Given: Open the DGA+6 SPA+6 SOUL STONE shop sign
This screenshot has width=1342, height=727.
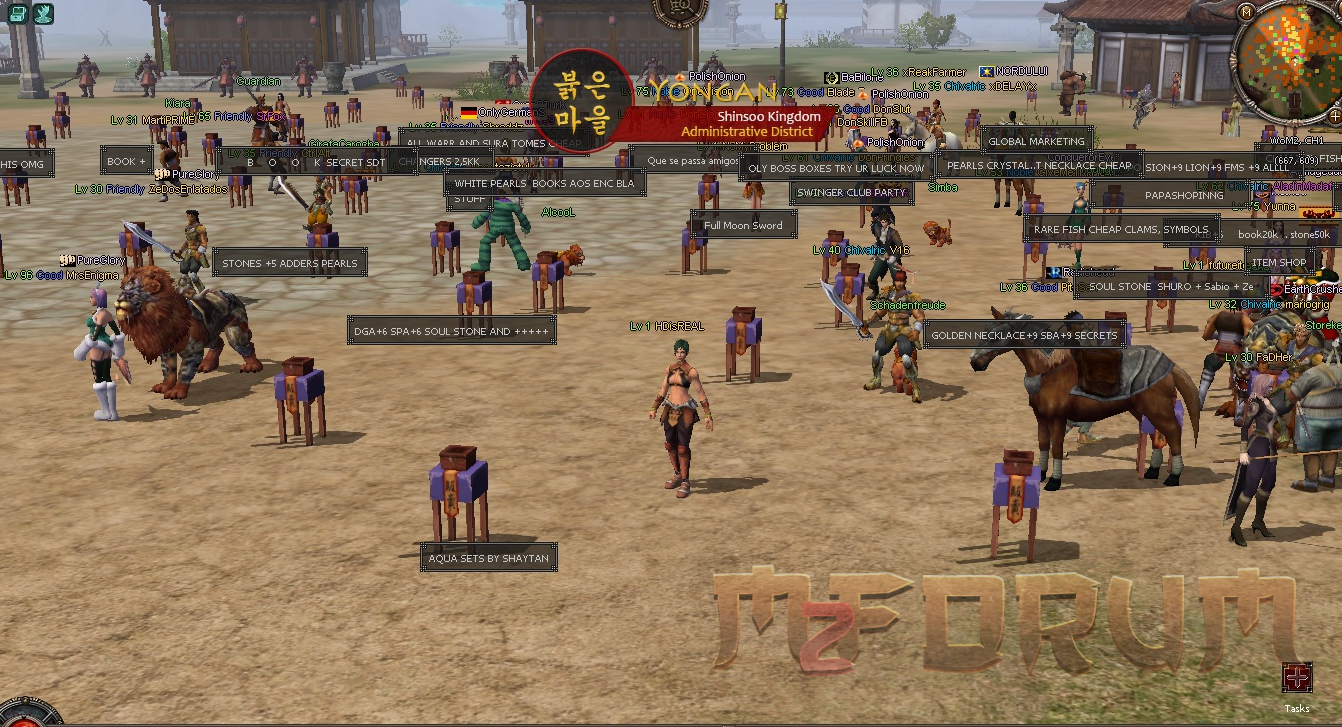Looking at the screenshot, I should [452, 330].
